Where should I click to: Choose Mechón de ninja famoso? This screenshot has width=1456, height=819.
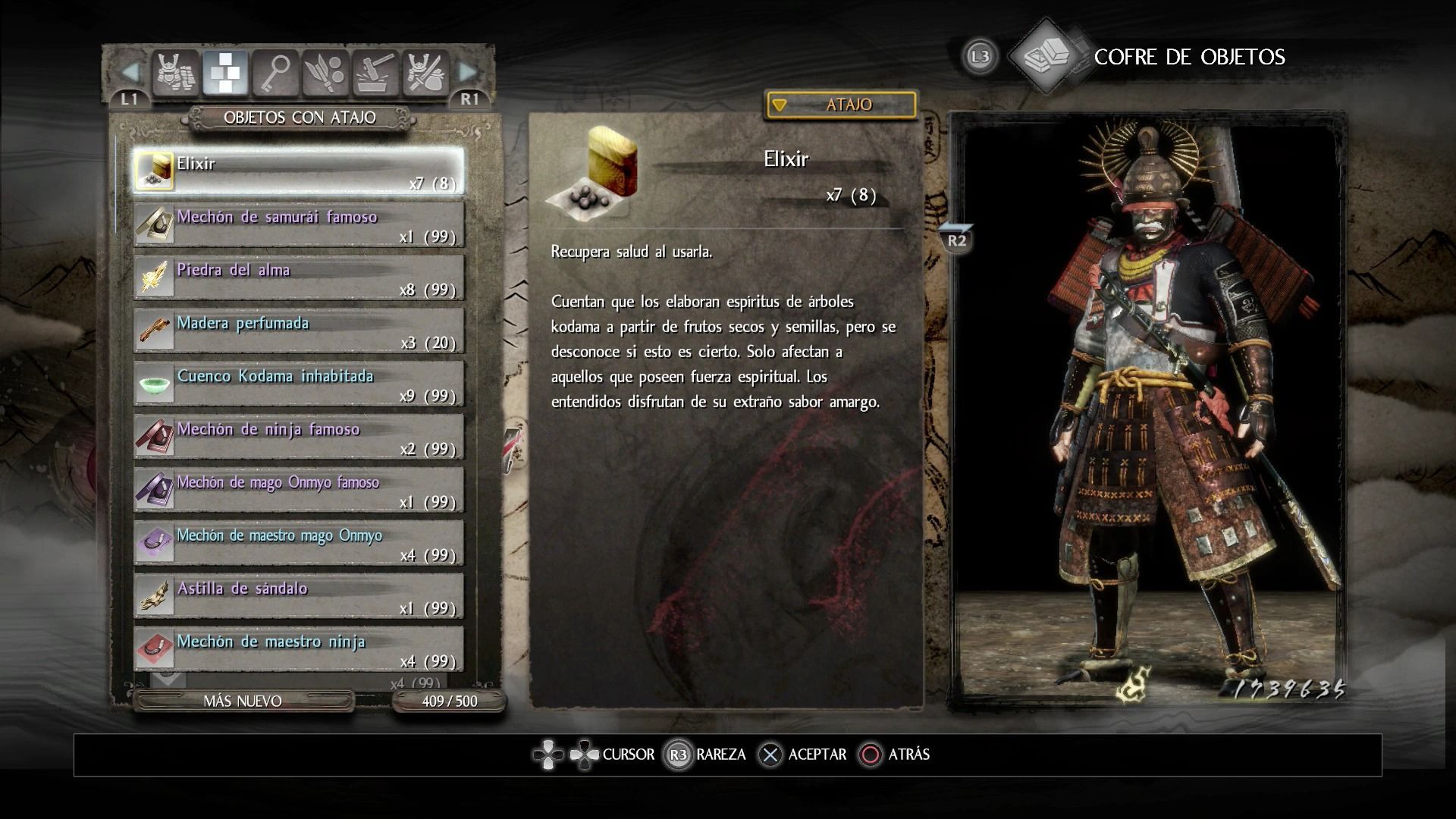299,437
